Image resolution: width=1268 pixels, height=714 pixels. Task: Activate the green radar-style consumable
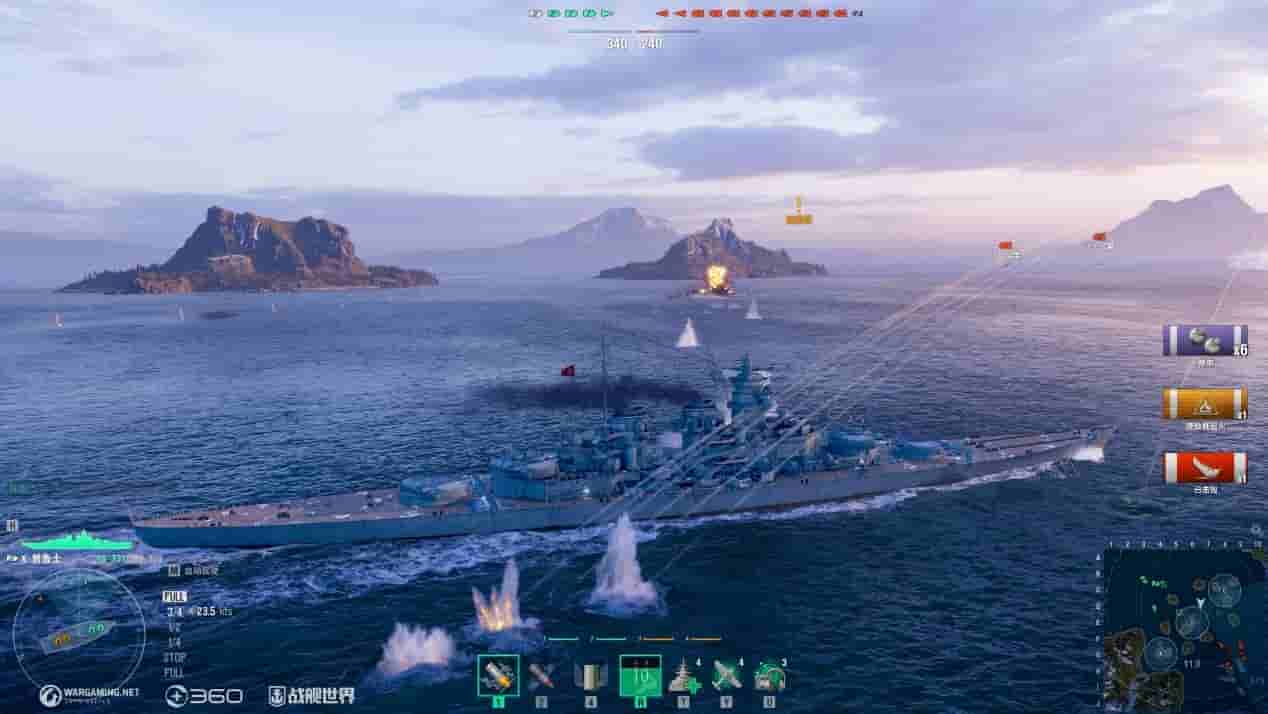coord(769,677)
